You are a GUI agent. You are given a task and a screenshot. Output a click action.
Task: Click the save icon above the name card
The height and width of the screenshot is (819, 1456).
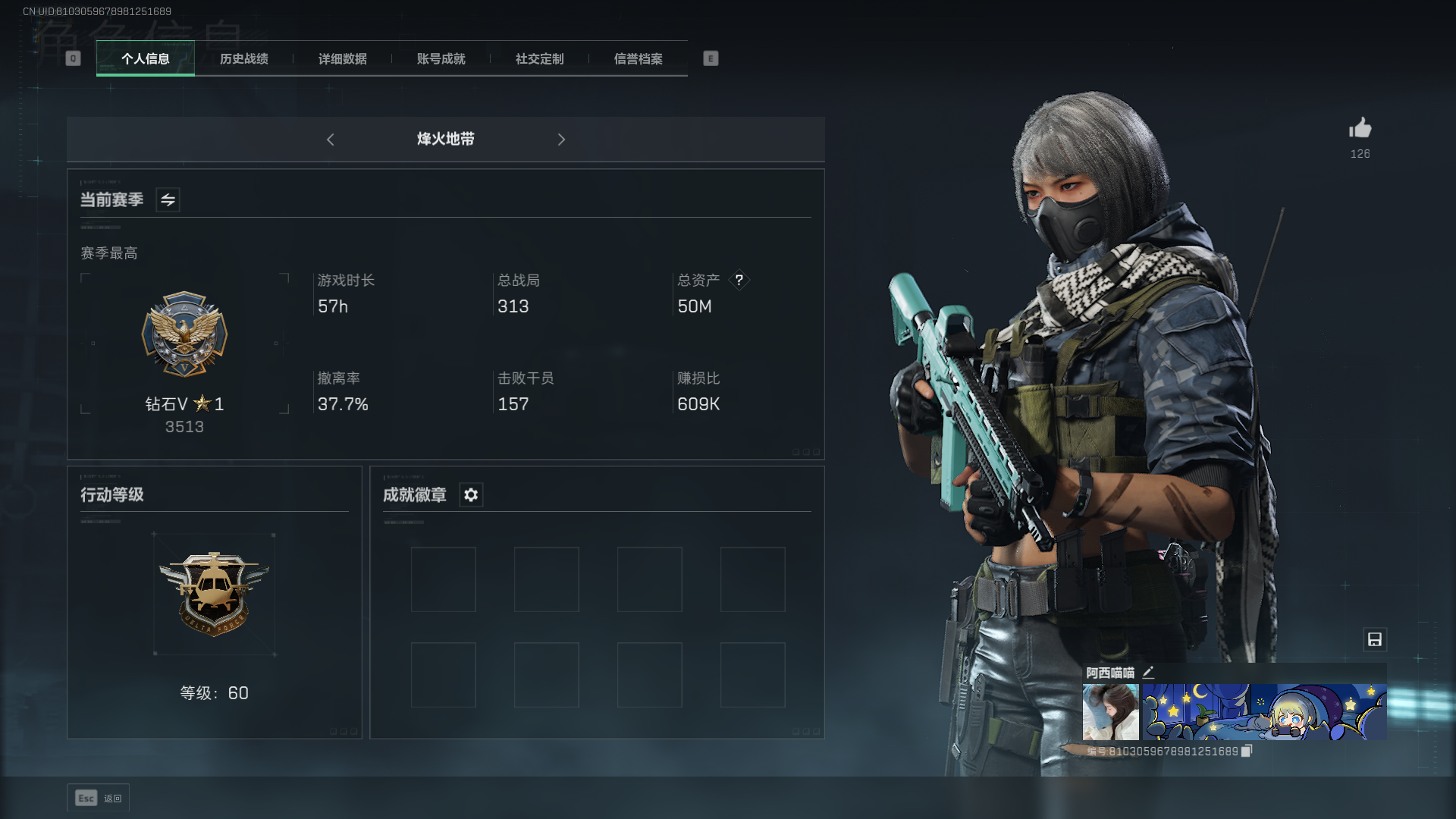[1374, 639]
